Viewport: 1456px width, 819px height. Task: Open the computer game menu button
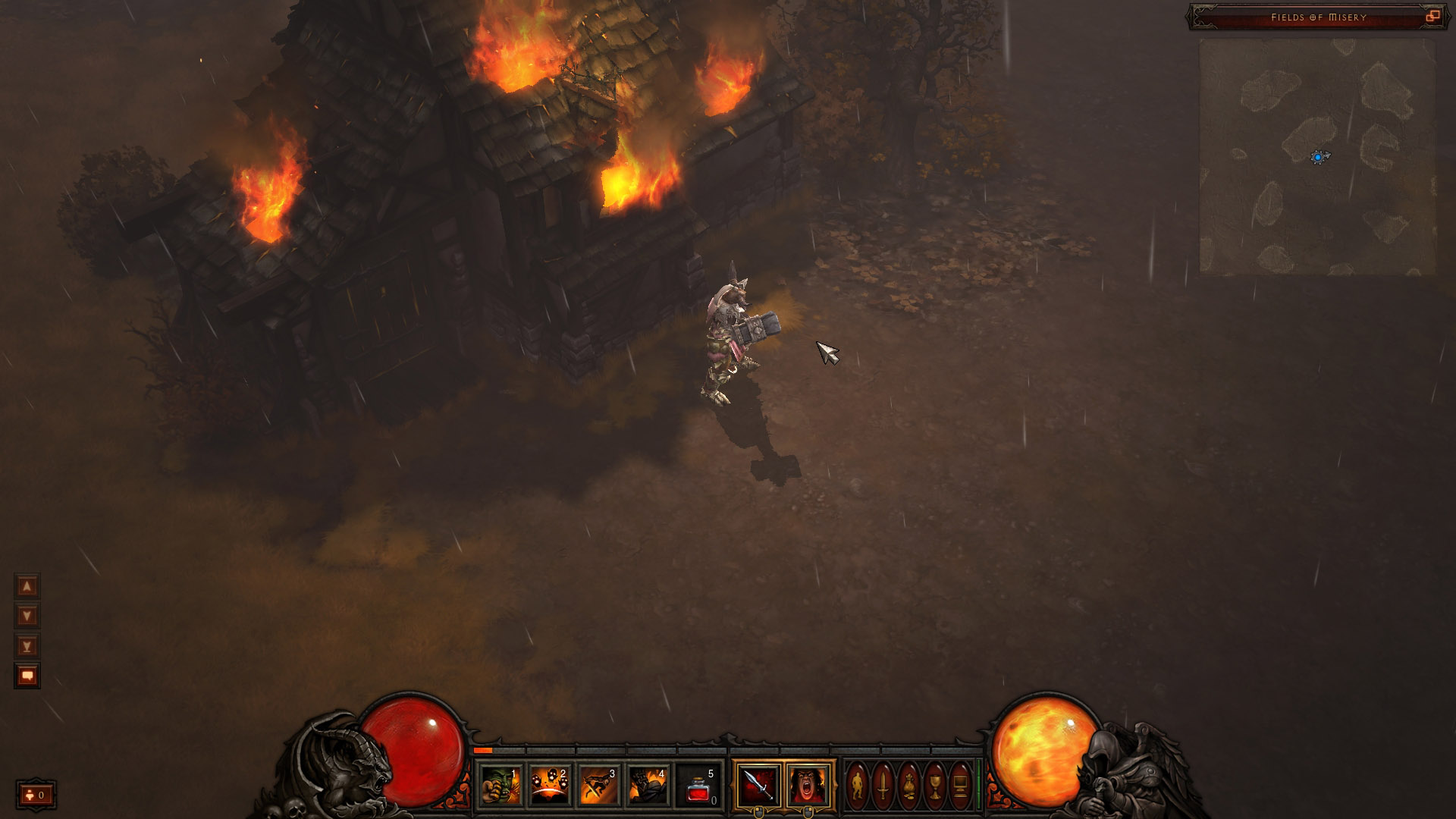[x=960, y=785]
